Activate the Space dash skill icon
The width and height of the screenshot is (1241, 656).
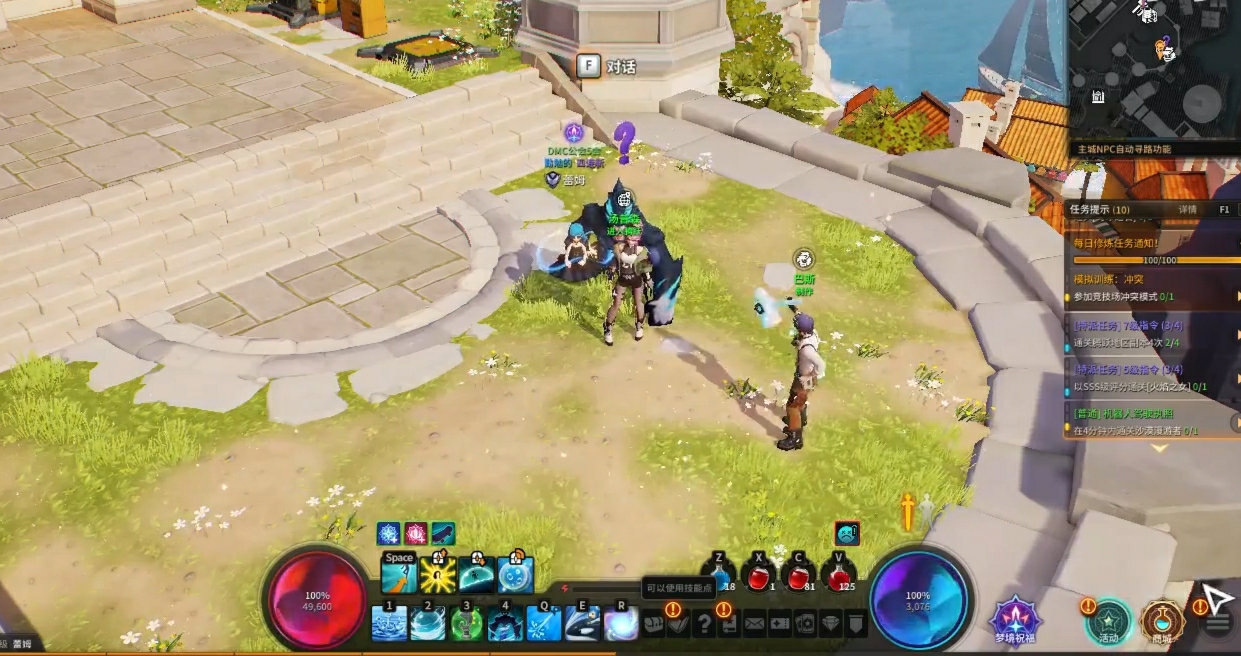399,575
